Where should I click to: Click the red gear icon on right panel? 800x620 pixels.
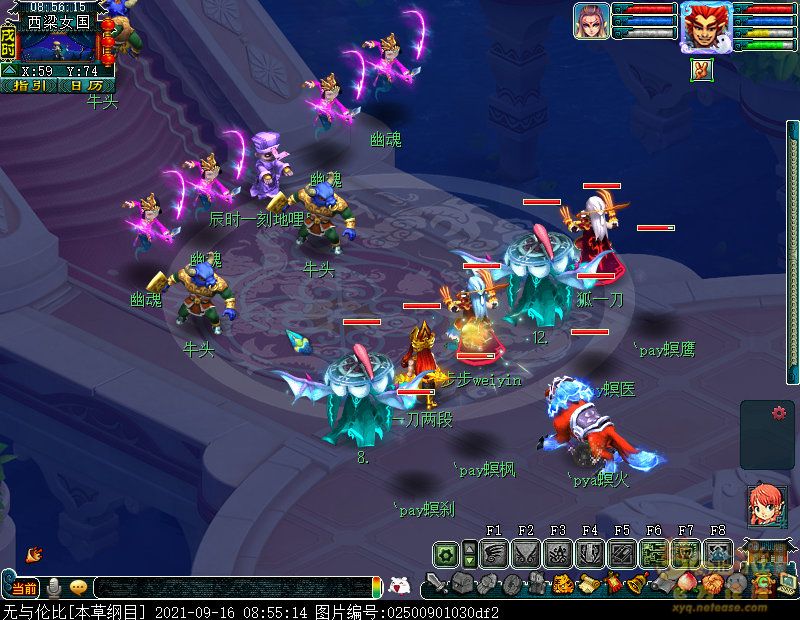[779, 412]
